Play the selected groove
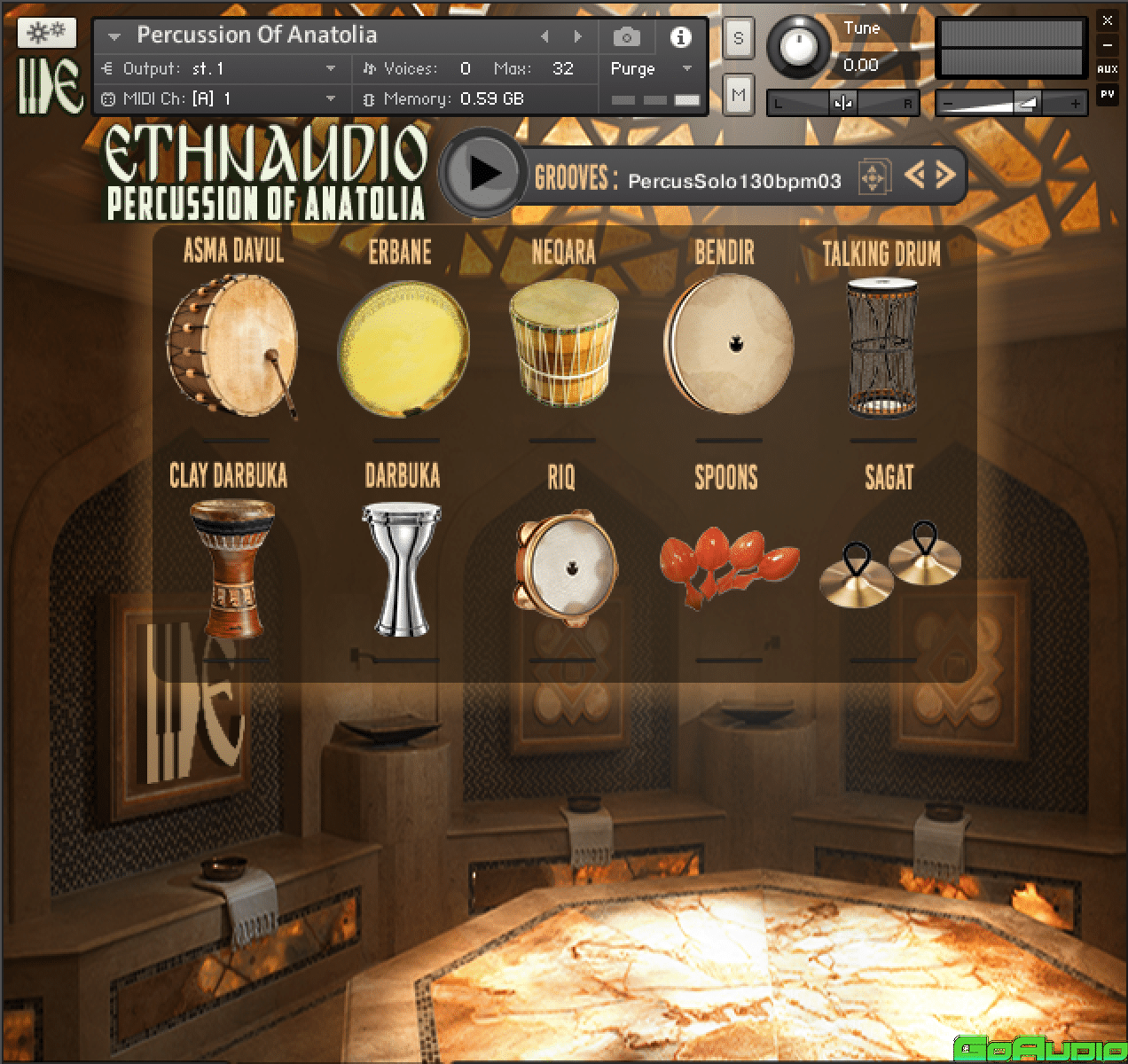The image size is (1128, 1064). pos(483,173)
